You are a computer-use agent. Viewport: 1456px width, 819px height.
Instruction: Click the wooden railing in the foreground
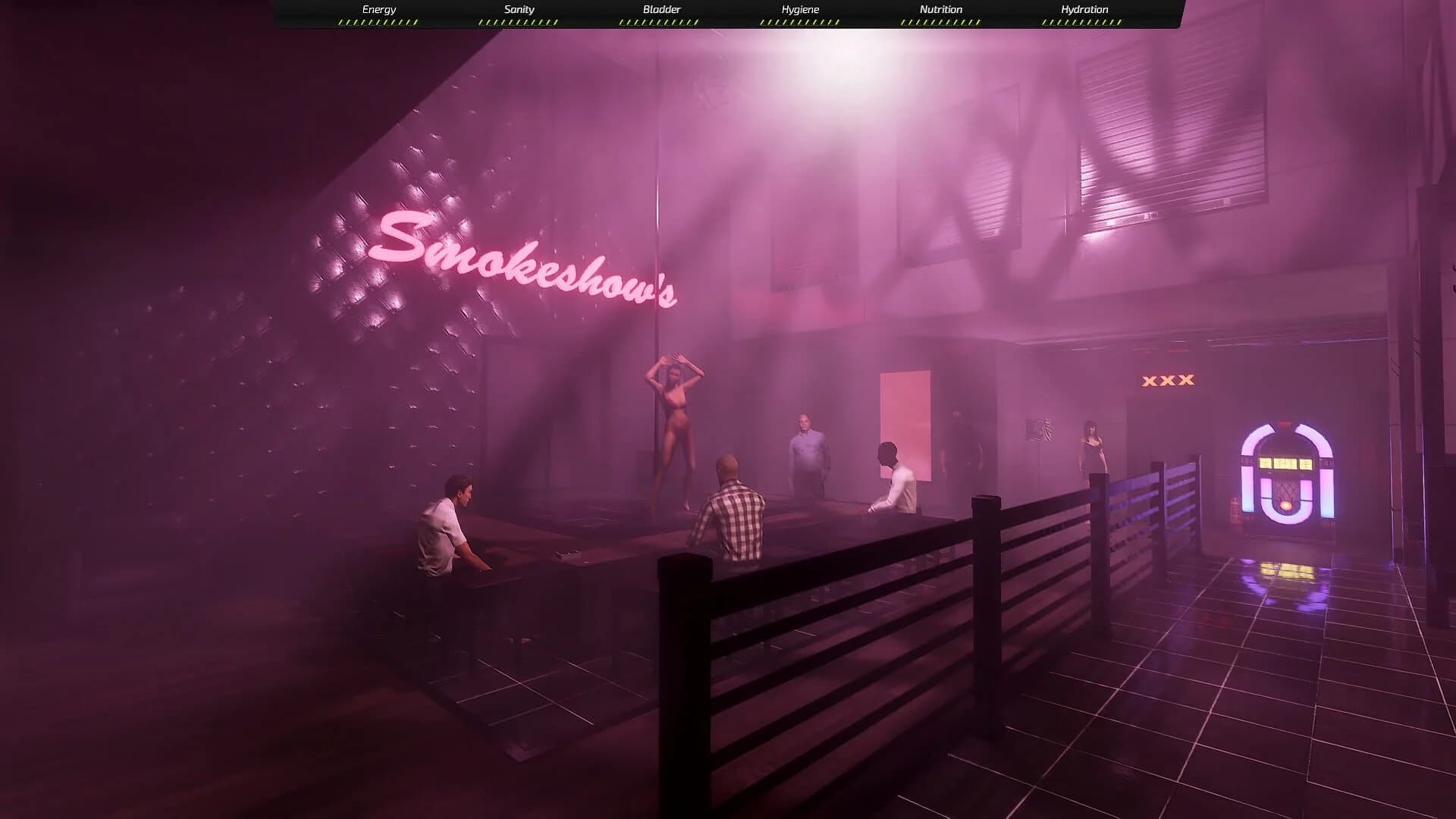[834, 607]
